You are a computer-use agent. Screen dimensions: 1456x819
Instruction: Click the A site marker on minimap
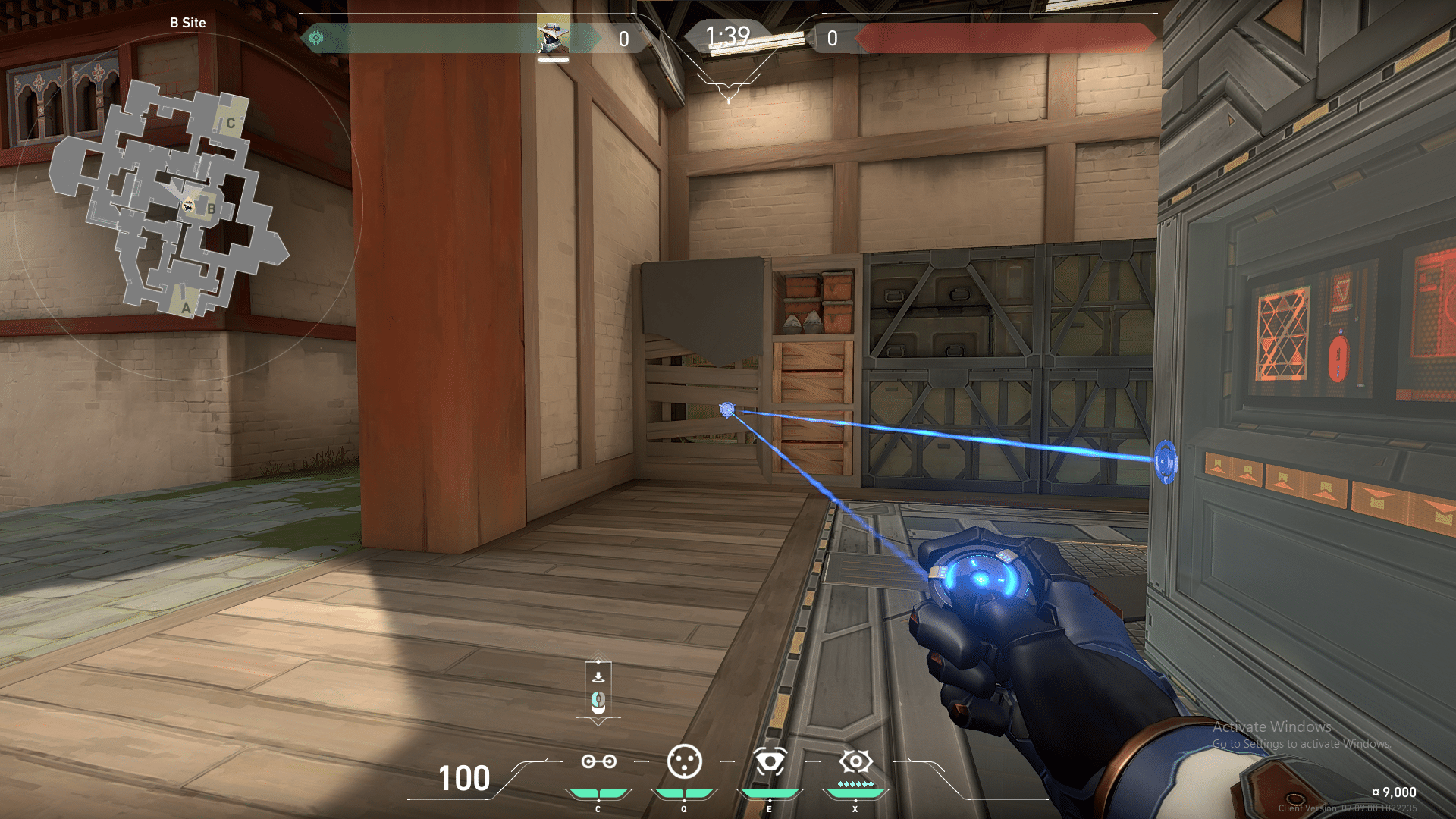[186, 308]
